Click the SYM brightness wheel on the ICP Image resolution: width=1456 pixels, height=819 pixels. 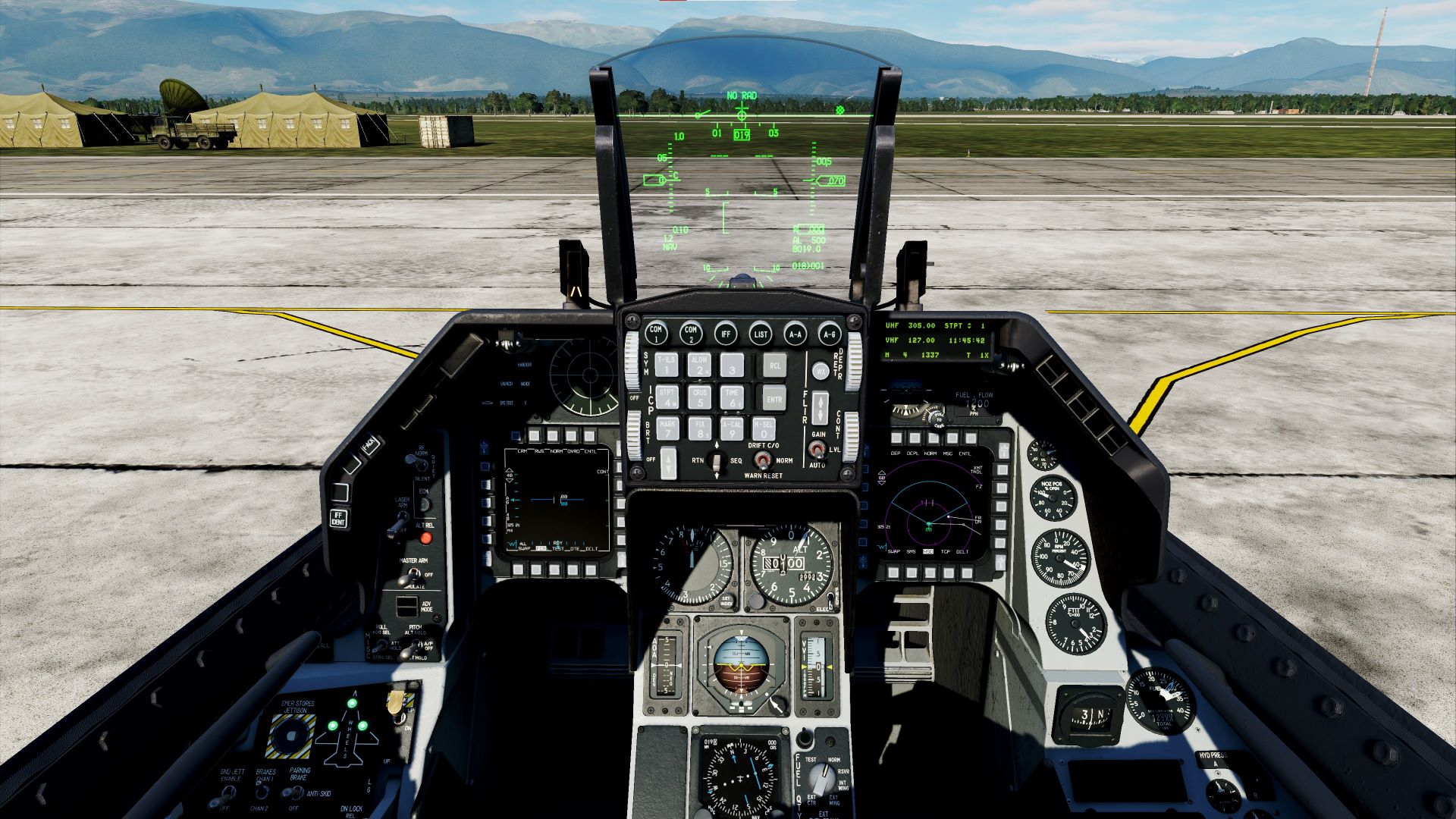click(x=632, y=364)
